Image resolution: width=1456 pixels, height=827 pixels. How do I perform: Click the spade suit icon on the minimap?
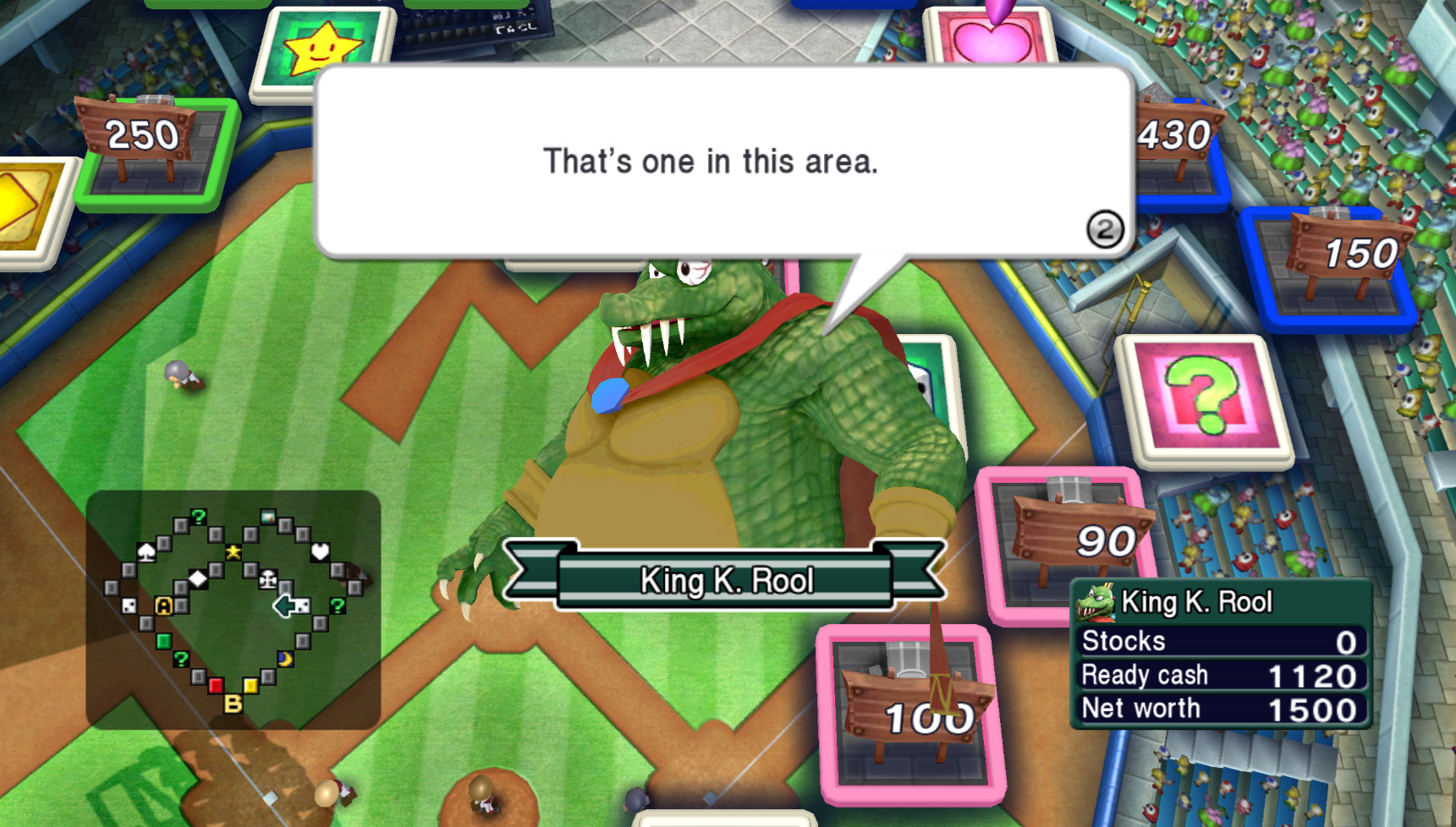pos(147,553)
